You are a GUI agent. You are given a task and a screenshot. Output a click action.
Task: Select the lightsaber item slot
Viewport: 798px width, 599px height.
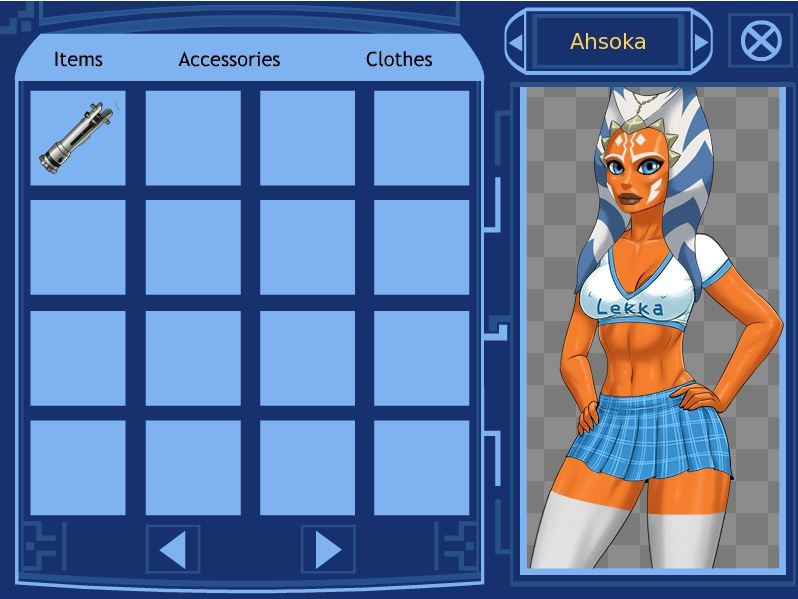78,138
